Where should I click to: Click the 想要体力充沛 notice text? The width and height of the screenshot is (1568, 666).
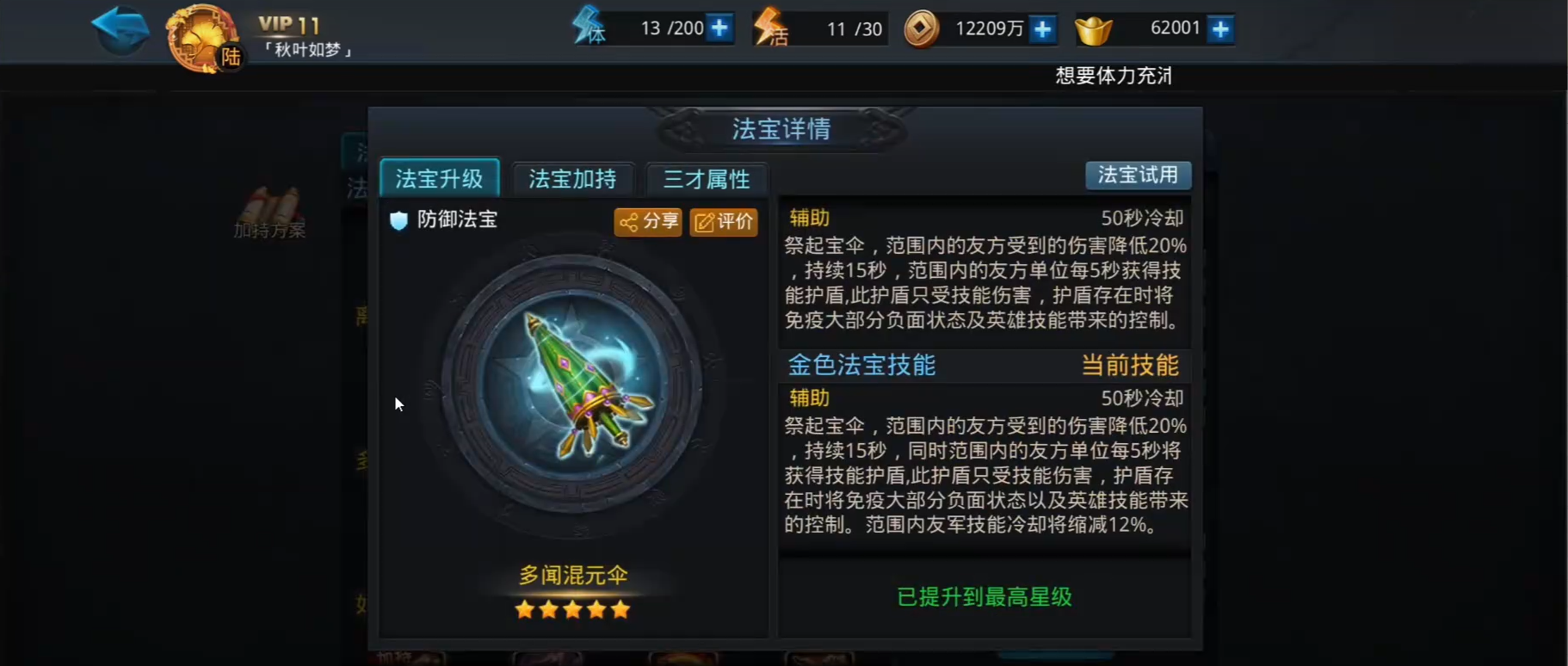[x=1113, y=76]
